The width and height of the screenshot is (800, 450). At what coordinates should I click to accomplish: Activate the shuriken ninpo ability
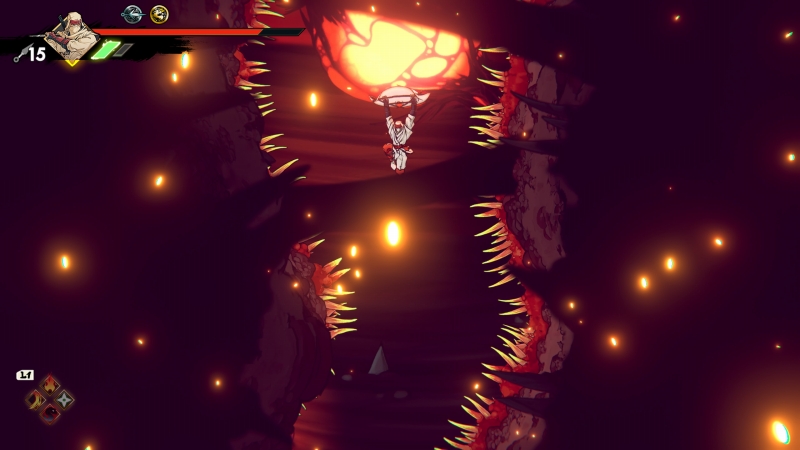coord(64,400)
